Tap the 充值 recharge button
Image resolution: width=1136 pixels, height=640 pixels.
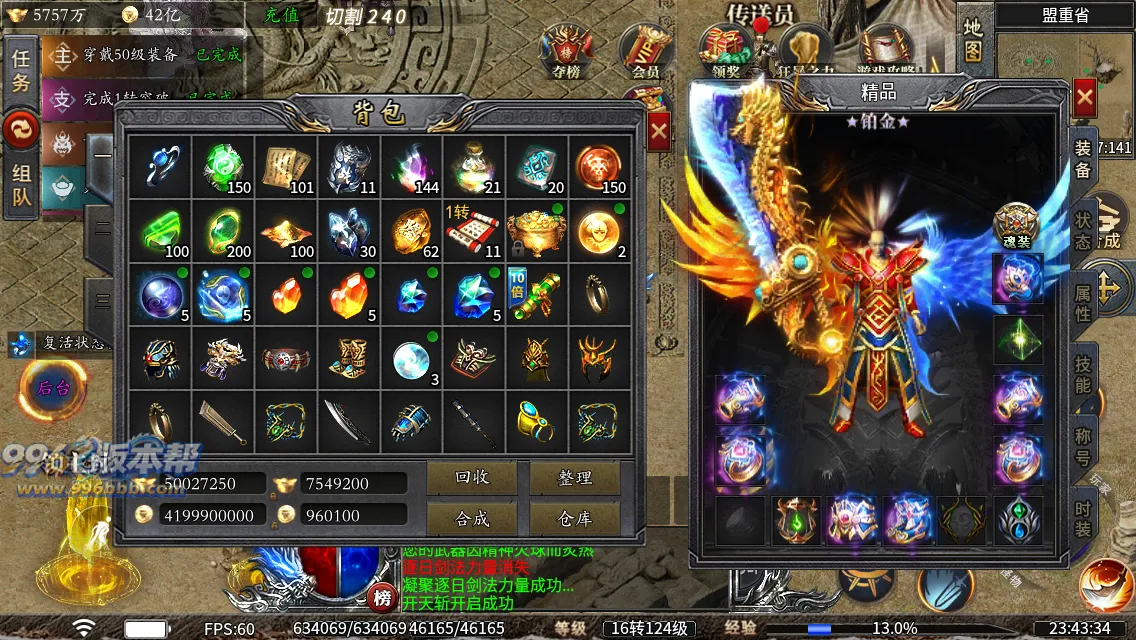(283, 16)
